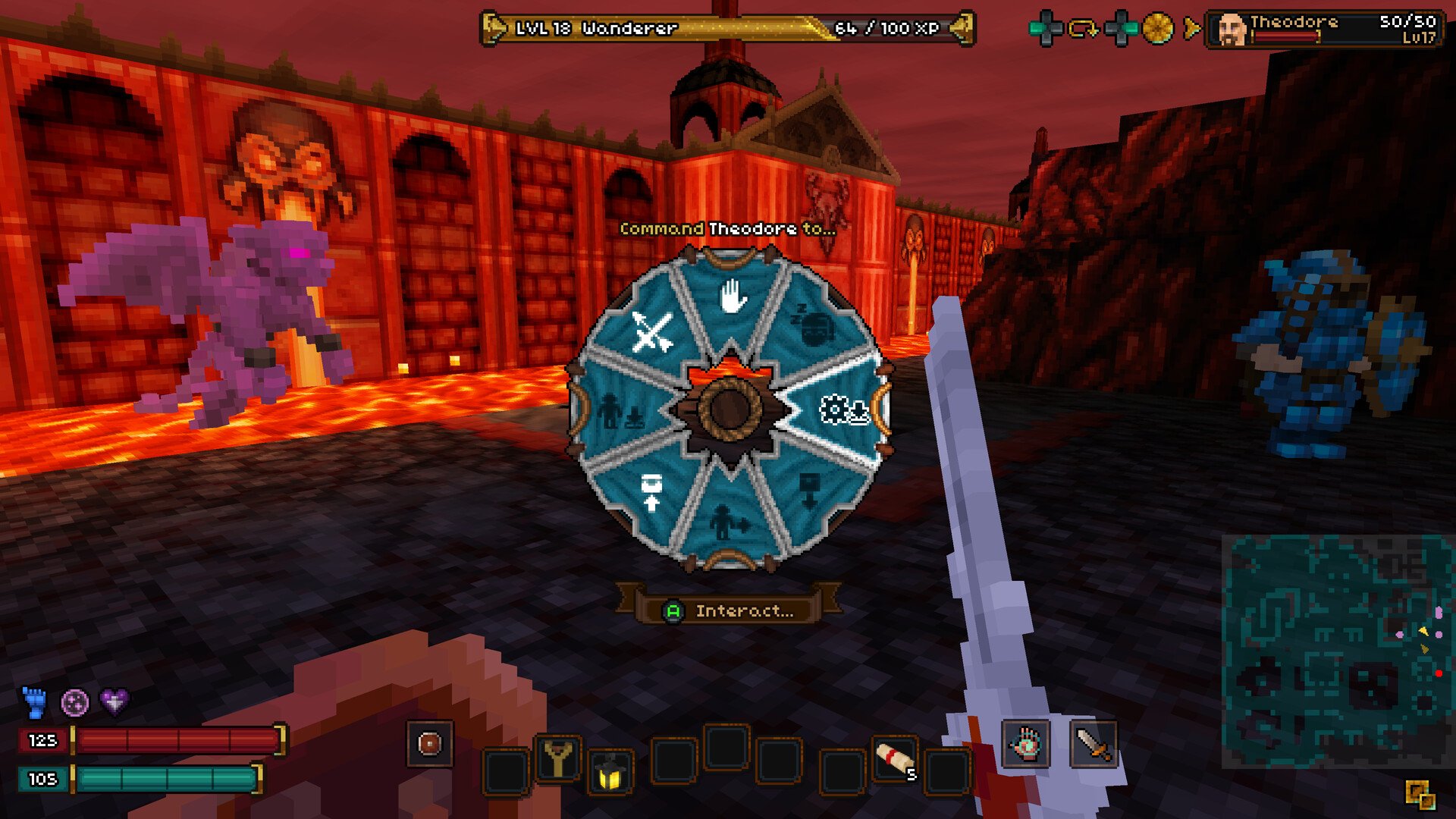Select the chest with up arrow command
The image size is (1456, 819).
point(651,492)
